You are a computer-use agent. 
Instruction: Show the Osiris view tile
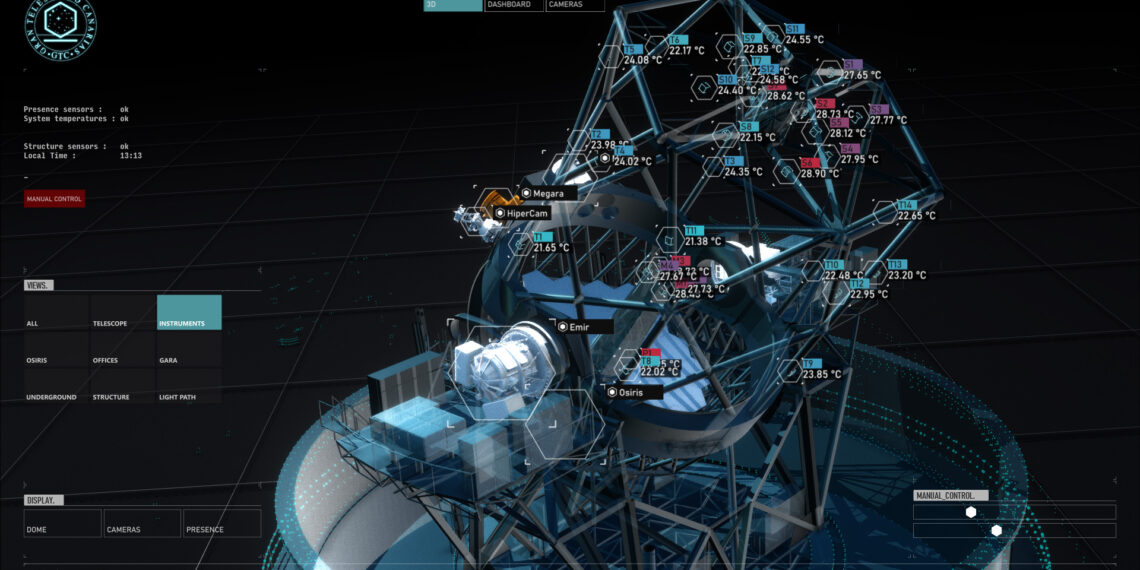(x=56, y=350)
